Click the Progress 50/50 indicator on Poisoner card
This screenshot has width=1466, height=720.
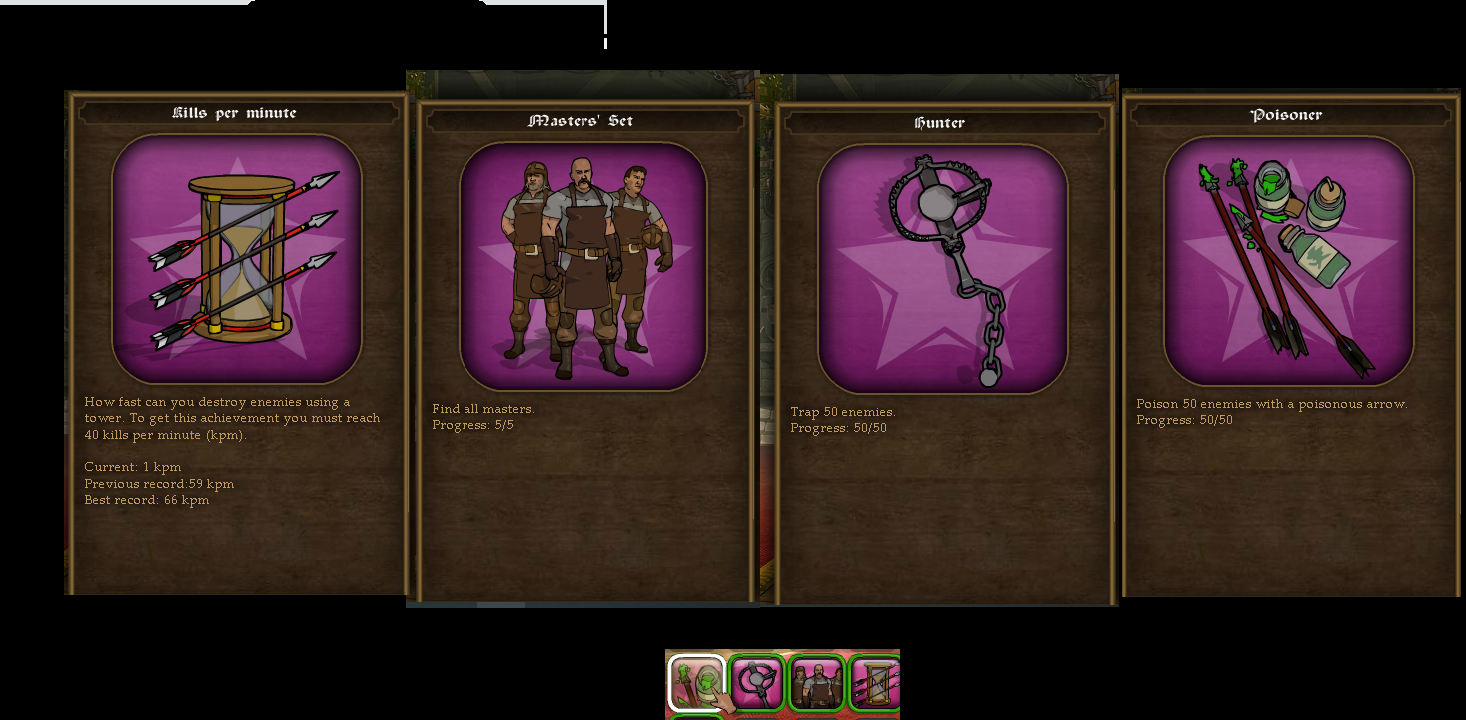(1185, 420)
